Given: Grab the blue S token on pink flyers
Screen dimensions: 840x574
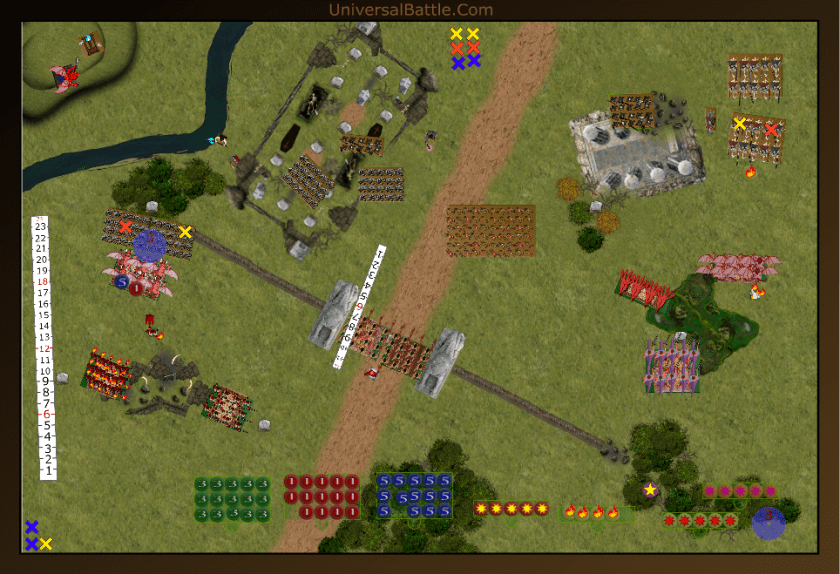Looking at the screenshot, I should coord(121,283).
